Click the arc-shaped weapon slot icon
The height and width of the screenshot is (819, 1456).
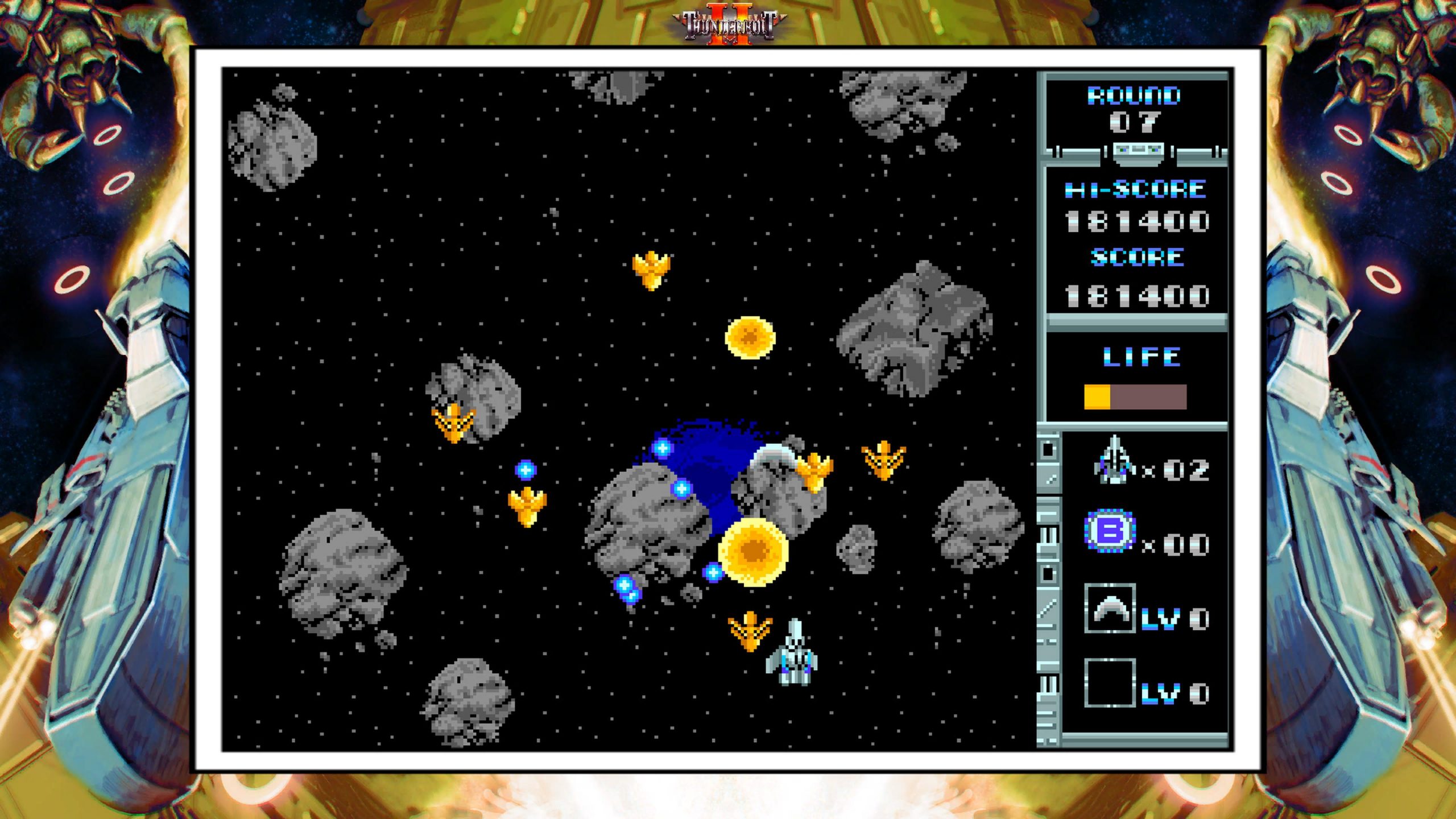(x=1110, y=609)
